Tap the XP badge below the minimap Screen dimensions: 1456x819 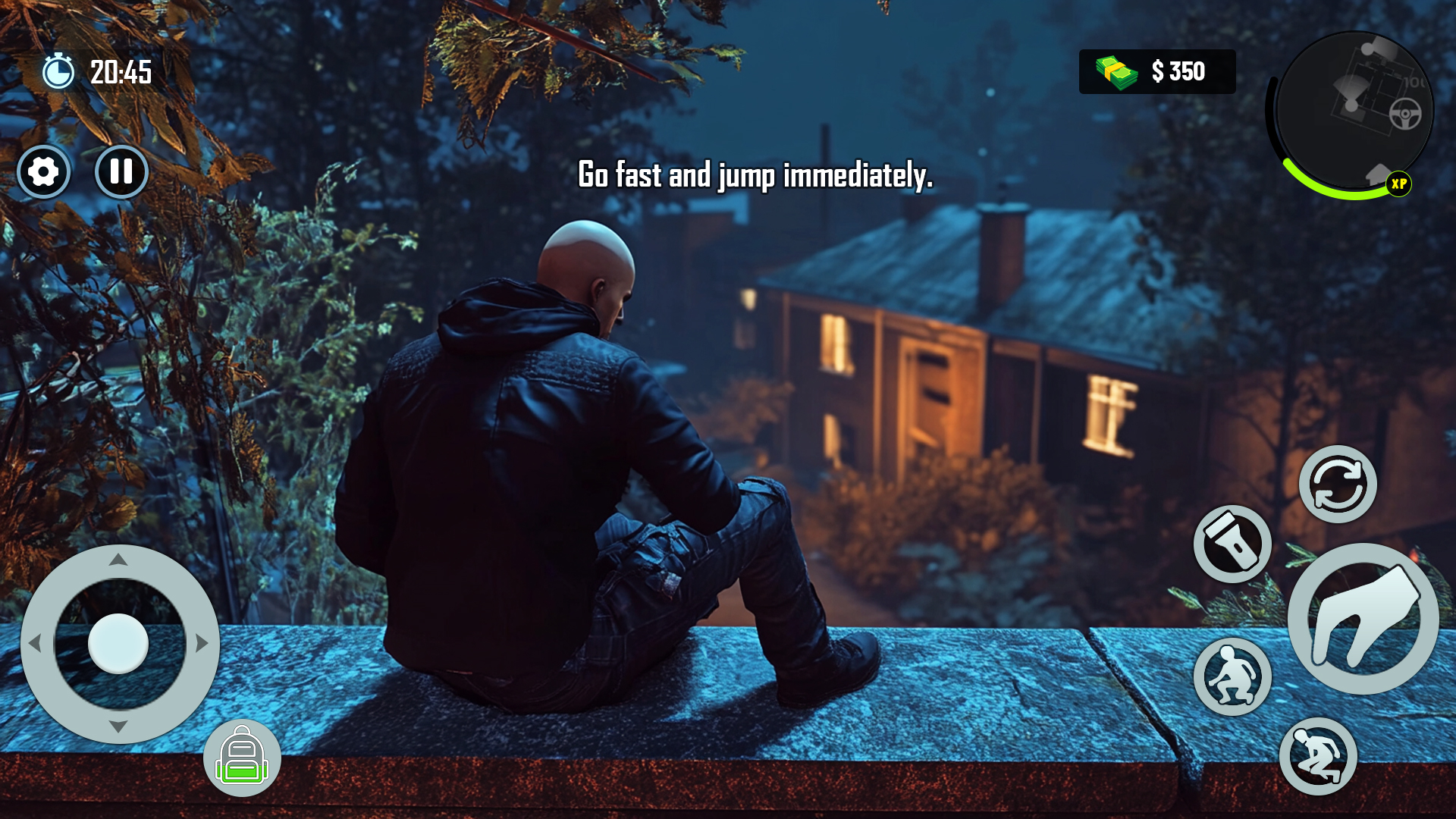pyautogui.click(x=1400, y=184)
